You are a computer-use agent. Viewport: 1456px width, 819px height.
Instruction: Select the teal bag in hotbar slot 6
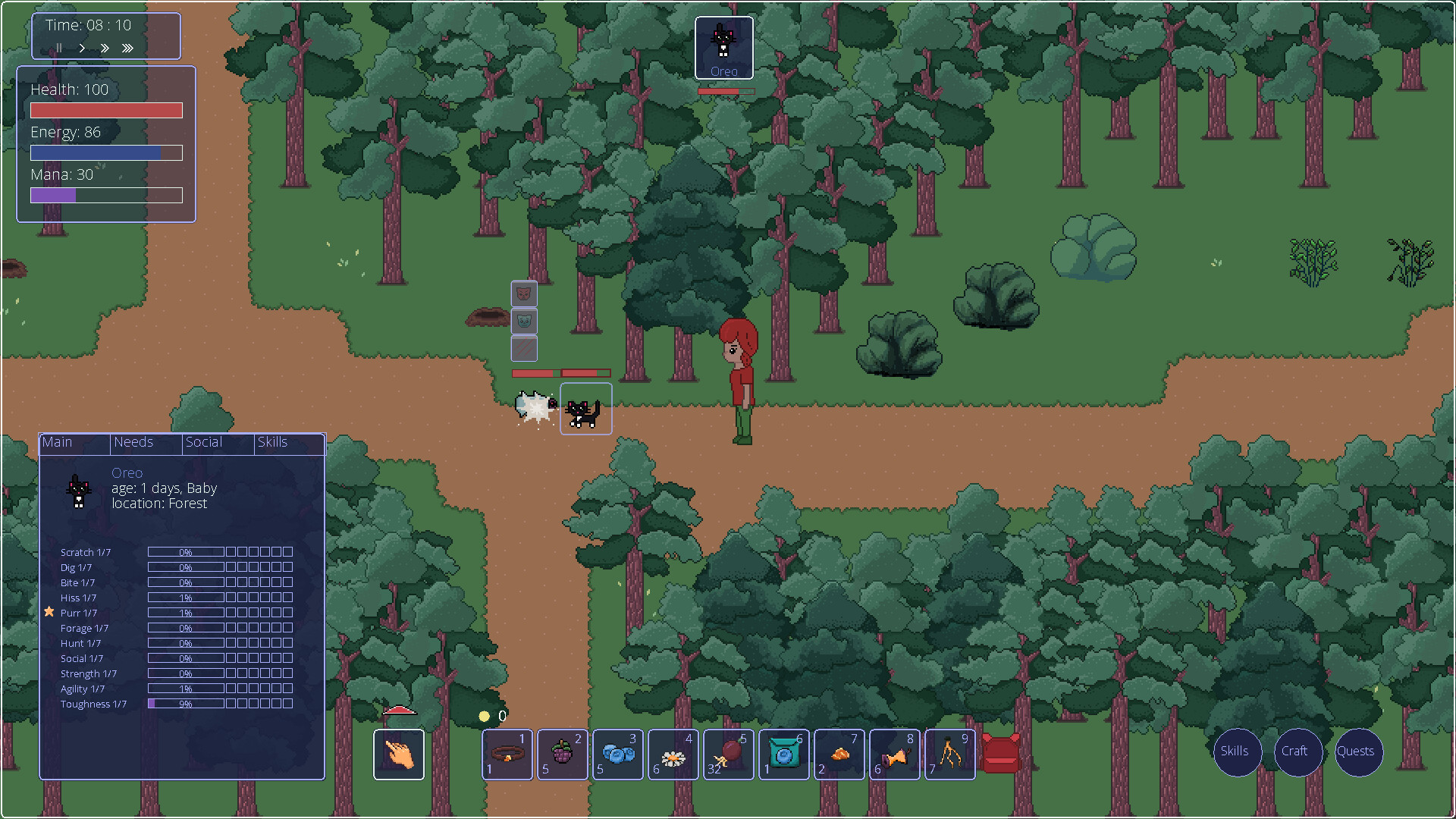[x=783, y=755]
